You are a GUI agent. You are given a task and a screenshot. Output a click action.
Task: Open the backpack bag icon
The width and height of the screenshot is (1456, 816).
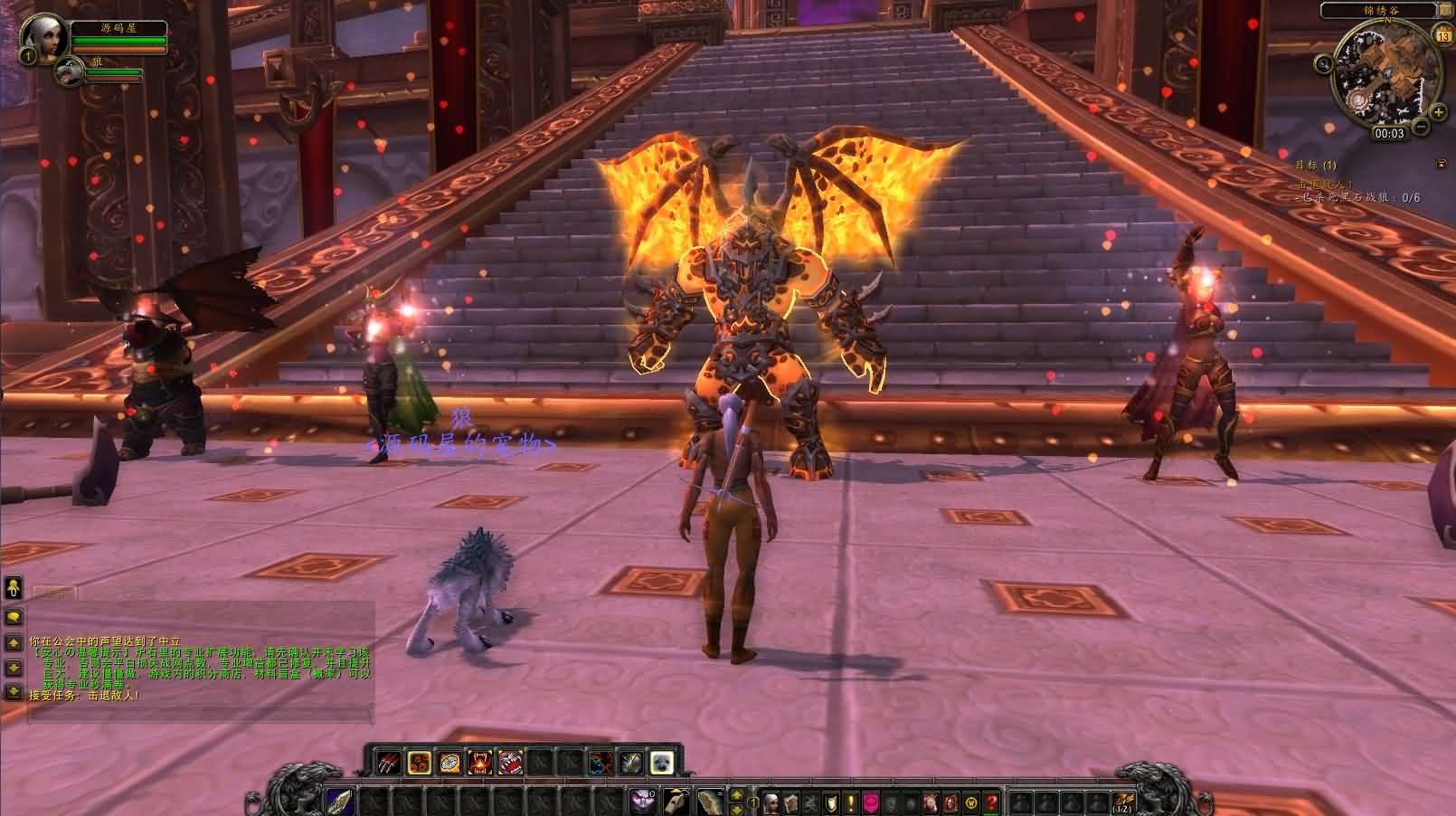coord(1123,800)
